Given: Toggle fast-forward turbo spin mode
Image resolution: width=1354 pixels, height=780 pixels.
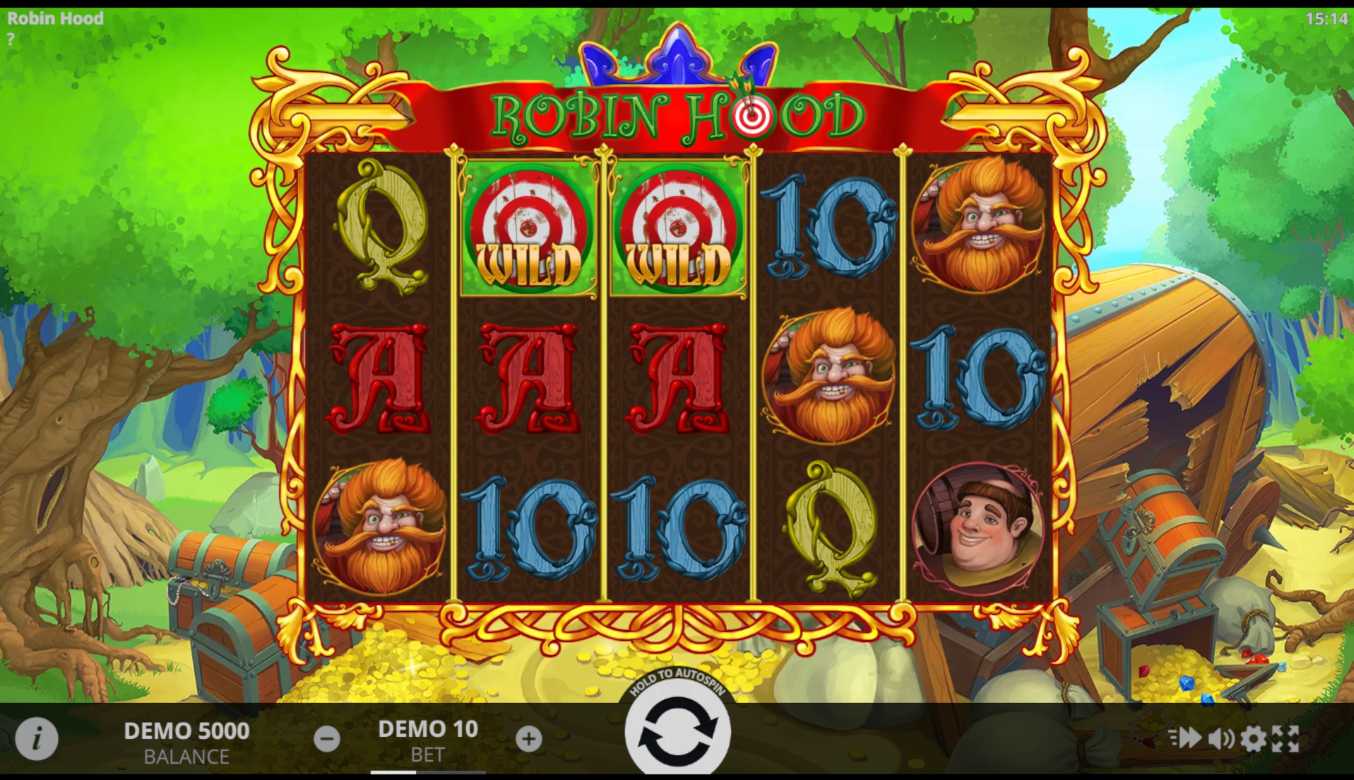Looking at the screenshot, I should [x=1185, y=738].
